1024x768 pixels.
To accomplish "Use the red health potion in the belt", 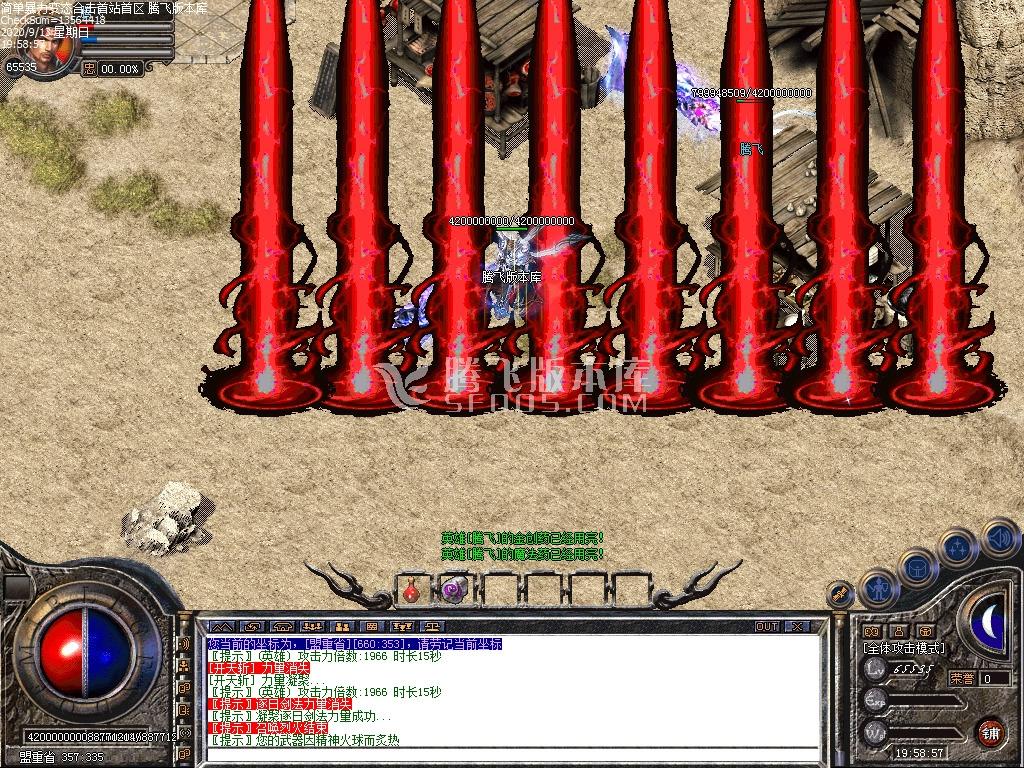I will click(411, 590).
